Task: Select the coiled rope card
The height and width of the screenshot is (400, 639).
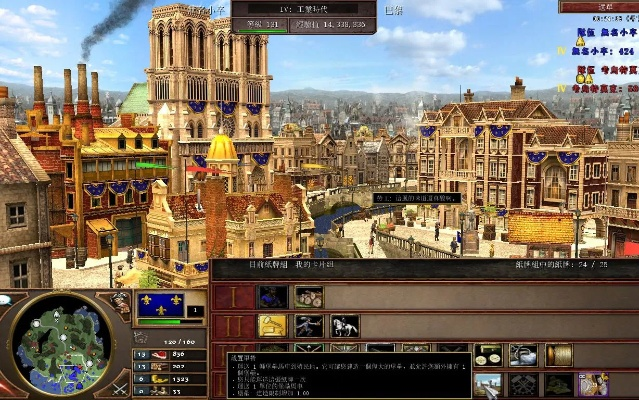Action: (x=559, y=355)
